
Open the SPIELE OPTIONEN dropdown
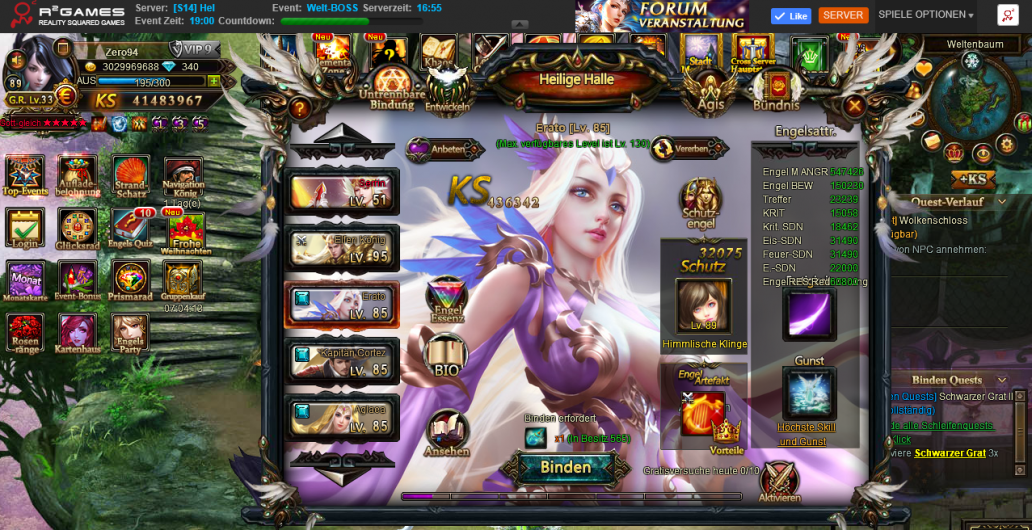click(x=926, y=15)
